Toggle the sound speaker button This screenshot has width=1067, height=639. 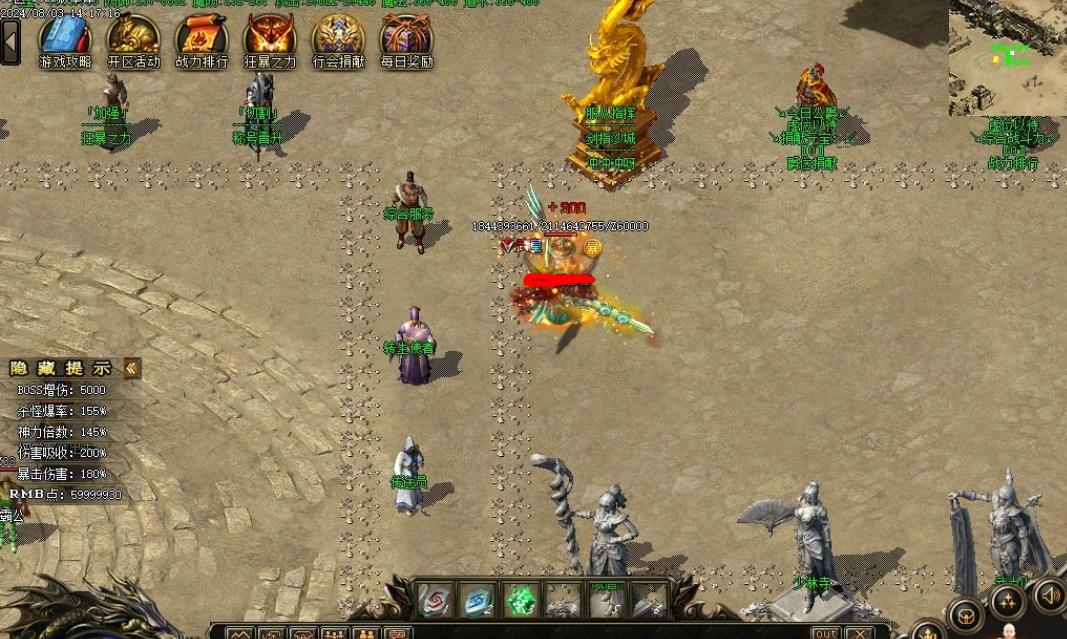pyautogui.click(x=1049, y=595)
